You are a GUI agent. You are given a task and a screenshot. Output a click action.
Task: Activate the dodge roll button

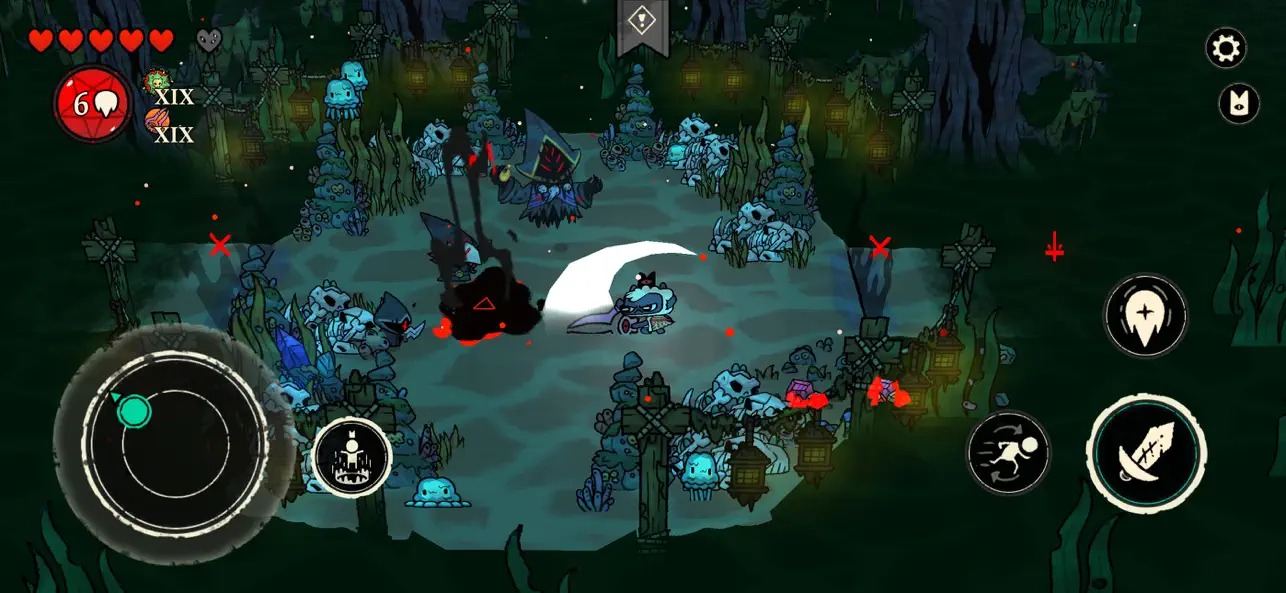pyautogui.click(x=1008, y=453)
